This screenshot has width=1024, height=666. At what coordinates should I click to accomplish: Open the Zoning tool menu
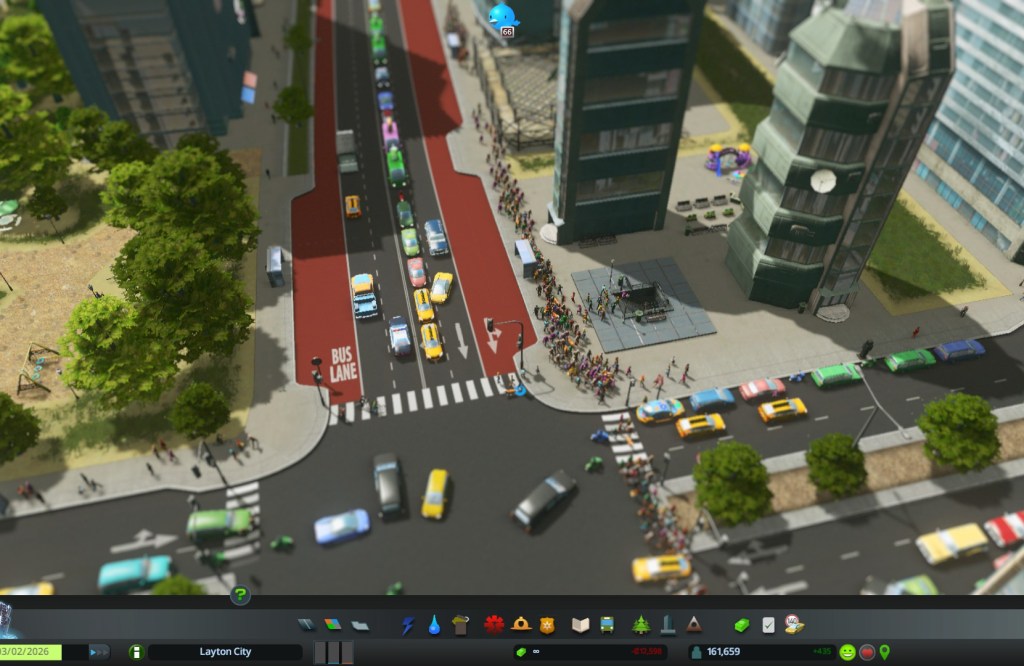click(x=333, y=625)
